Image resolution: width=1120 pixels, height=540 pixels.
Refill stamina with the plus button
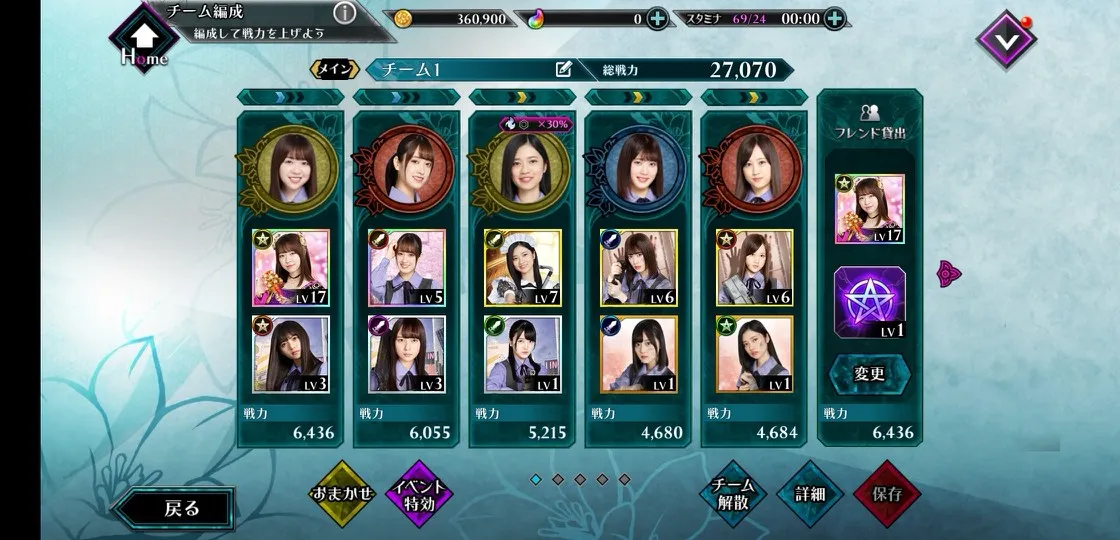[x=834, y=18]
